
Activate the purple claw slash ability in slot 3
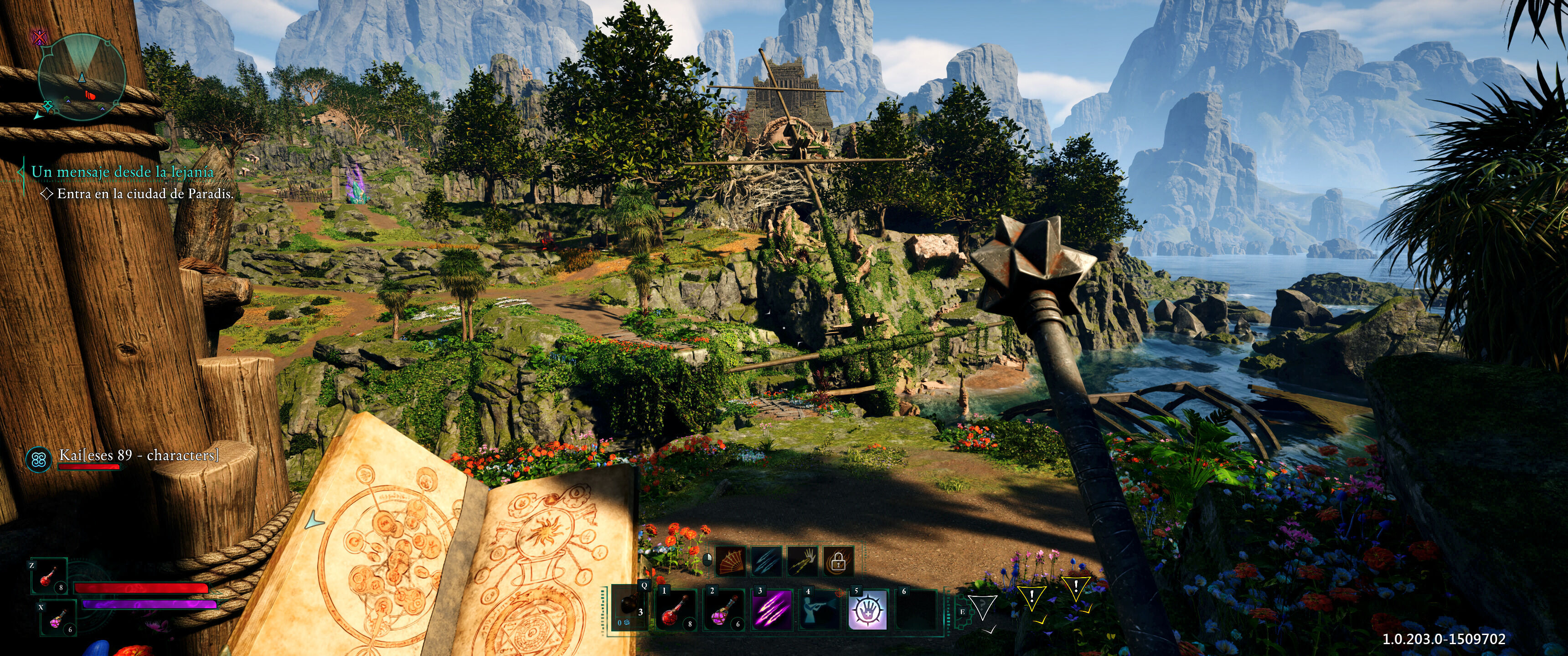[x=772, y=609]
